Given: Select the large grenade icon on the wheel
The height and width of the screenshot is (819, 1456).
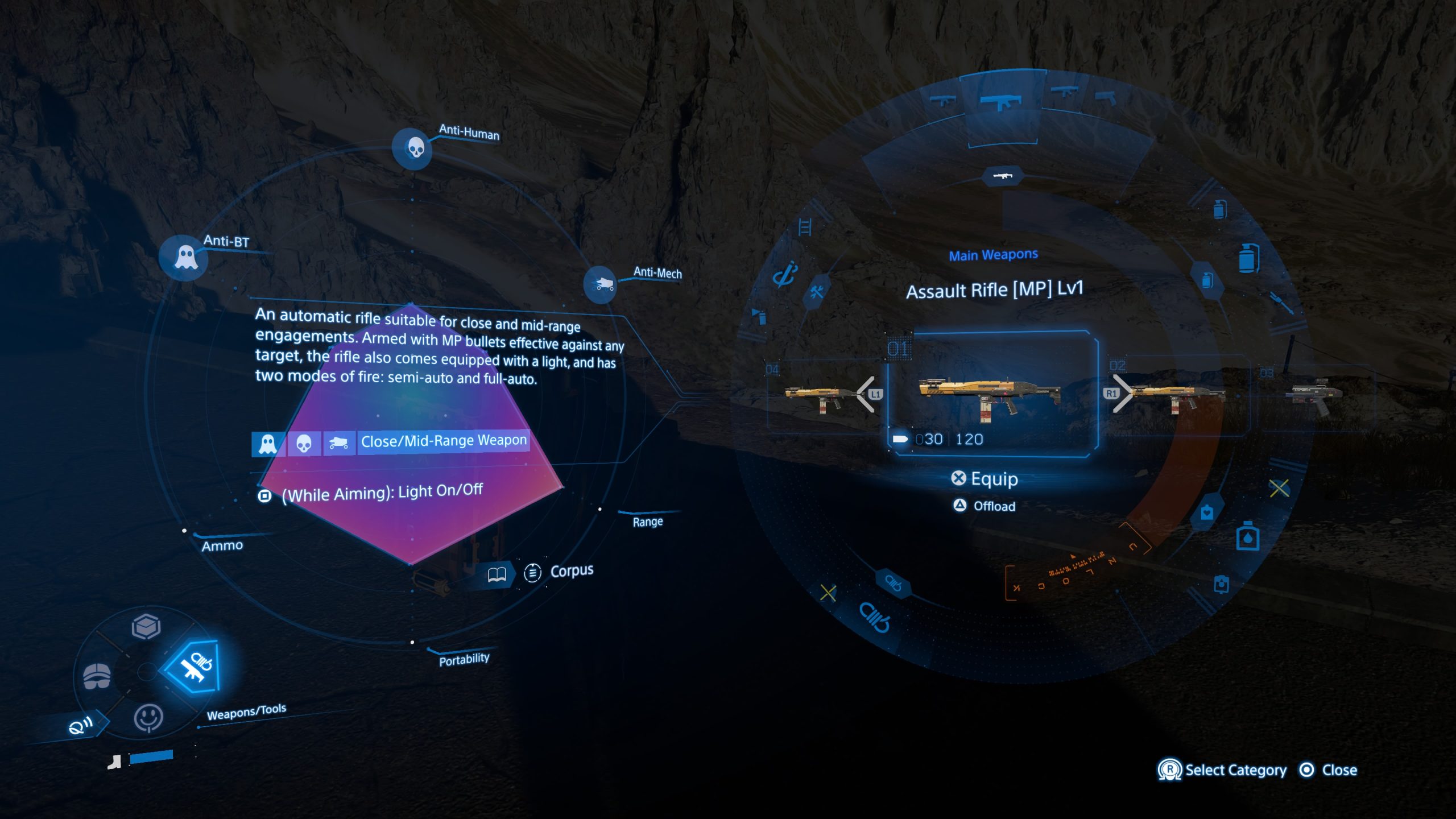Looking at the screenshot, I should pyautogui.click(x=1248, y=259).
